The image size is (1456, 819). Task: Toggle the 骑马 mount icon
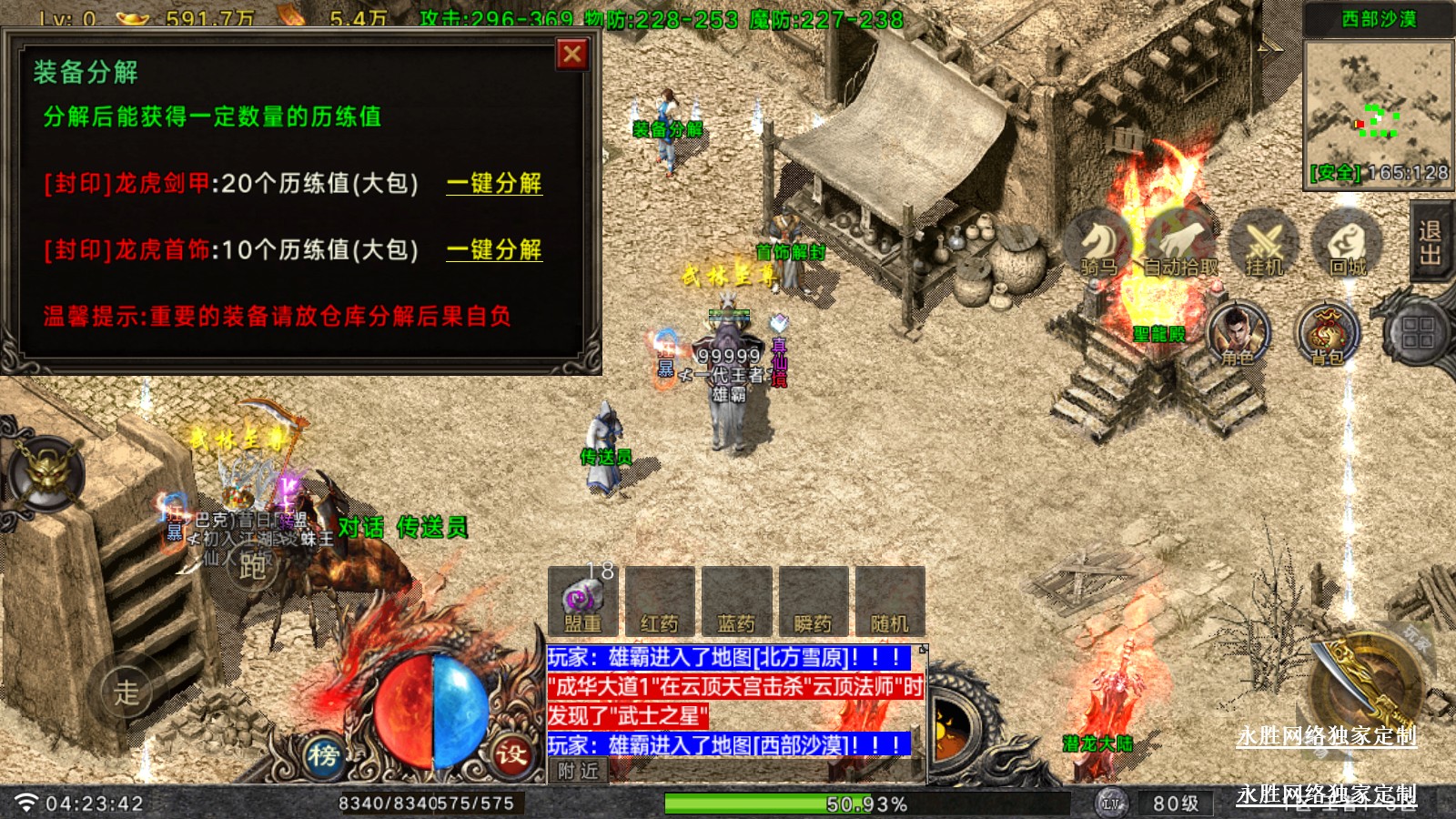pyautogui.click(x=1100, y=243)
